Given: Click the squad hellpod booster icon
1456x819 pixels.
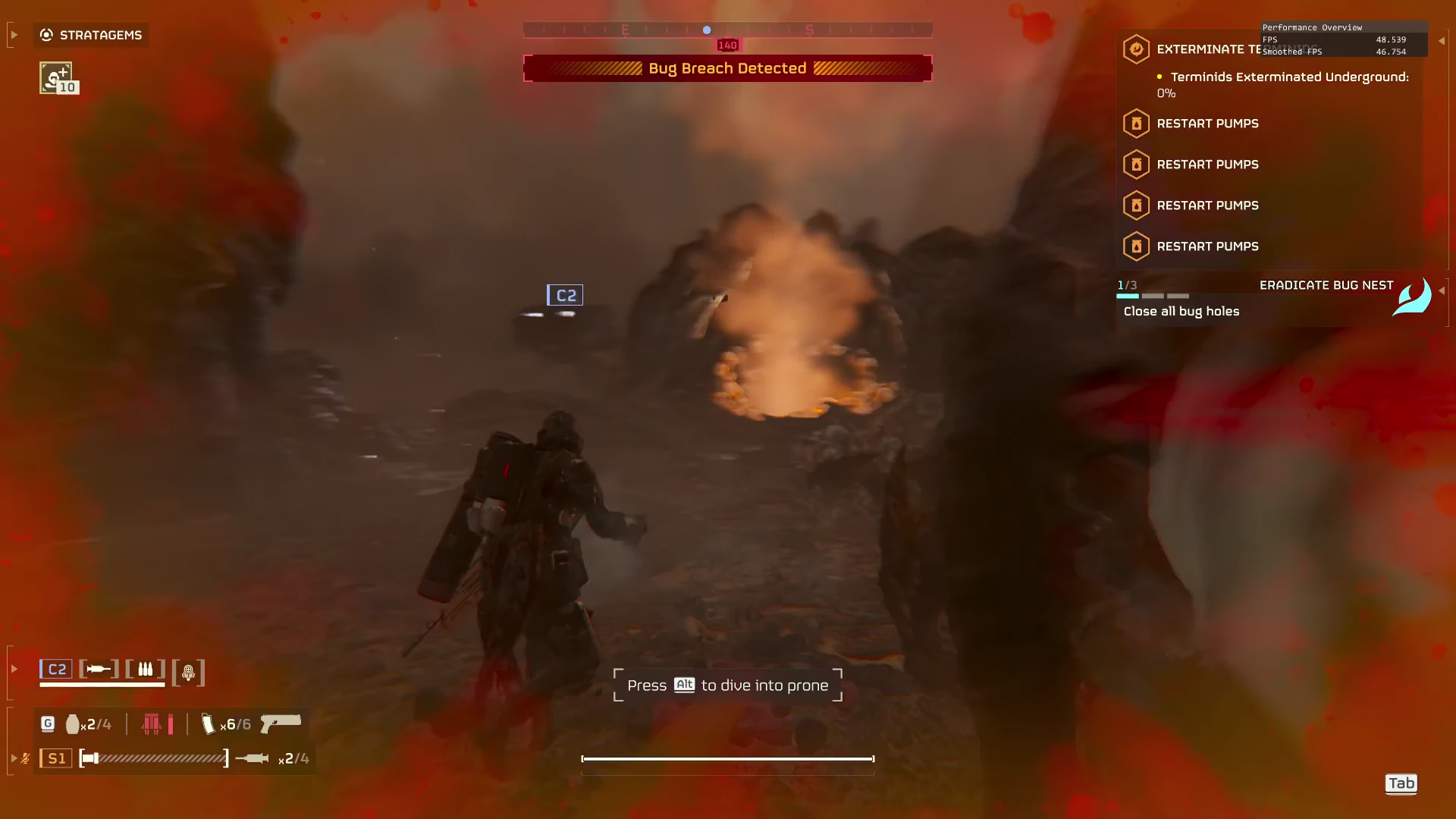Looking at the screenshot, I should pos(189,672).
